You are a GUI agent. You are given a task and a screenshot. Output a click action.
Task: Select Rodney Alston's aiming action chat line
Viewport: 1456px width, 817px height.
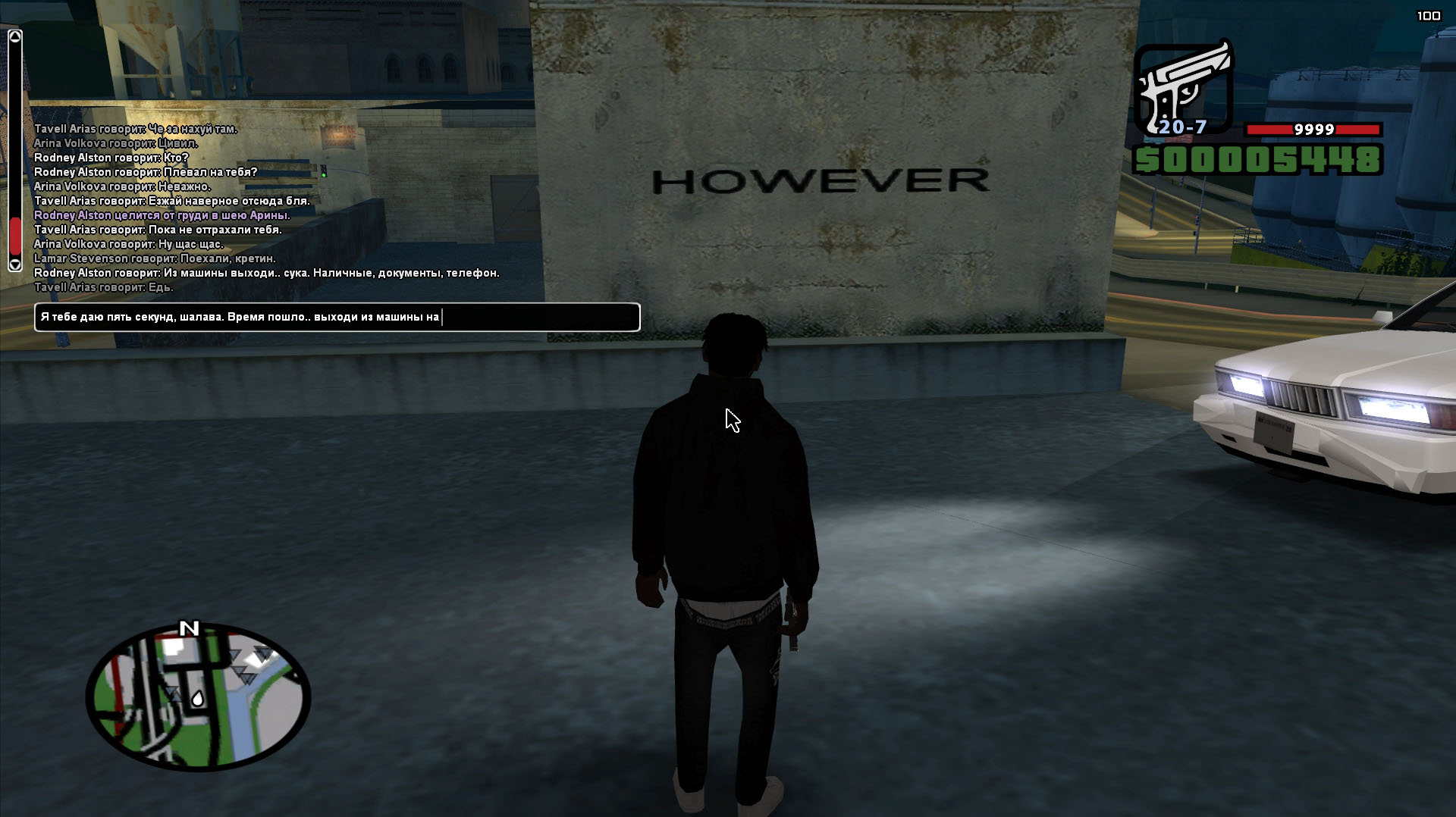coord(162,215)
